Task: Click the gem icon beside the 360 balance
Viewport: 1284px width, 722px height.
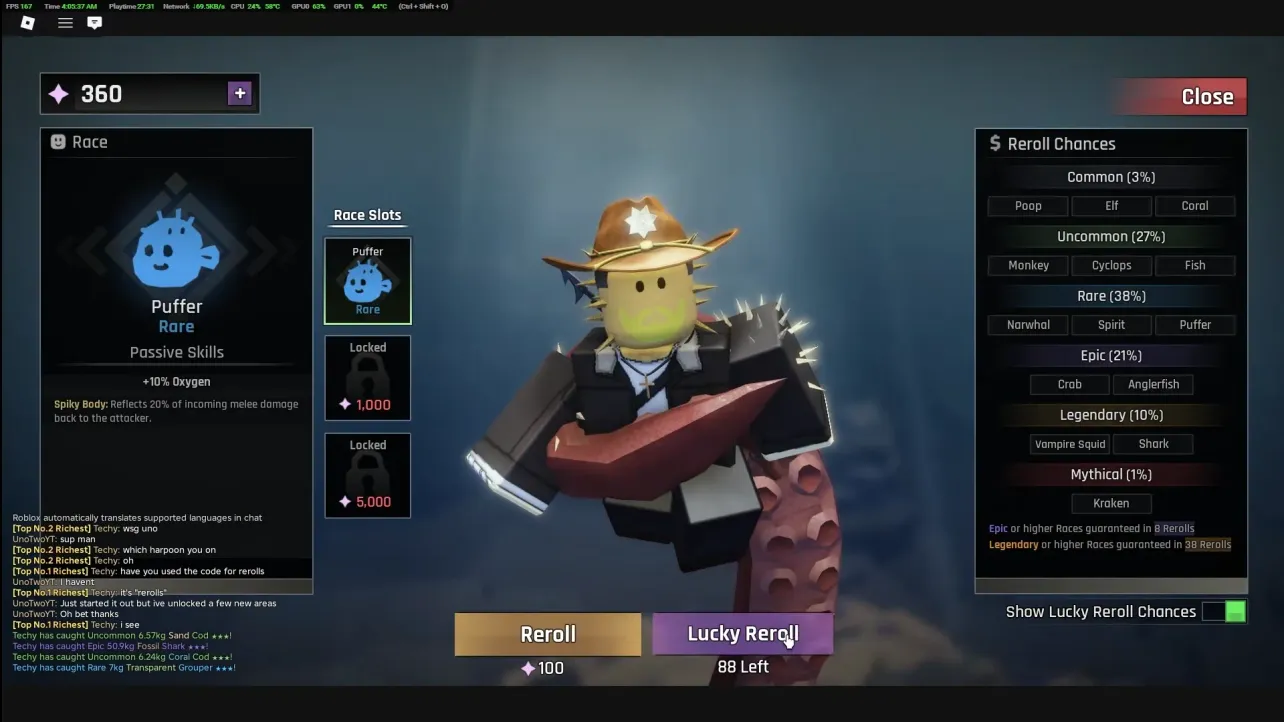Action: point(58,93)
